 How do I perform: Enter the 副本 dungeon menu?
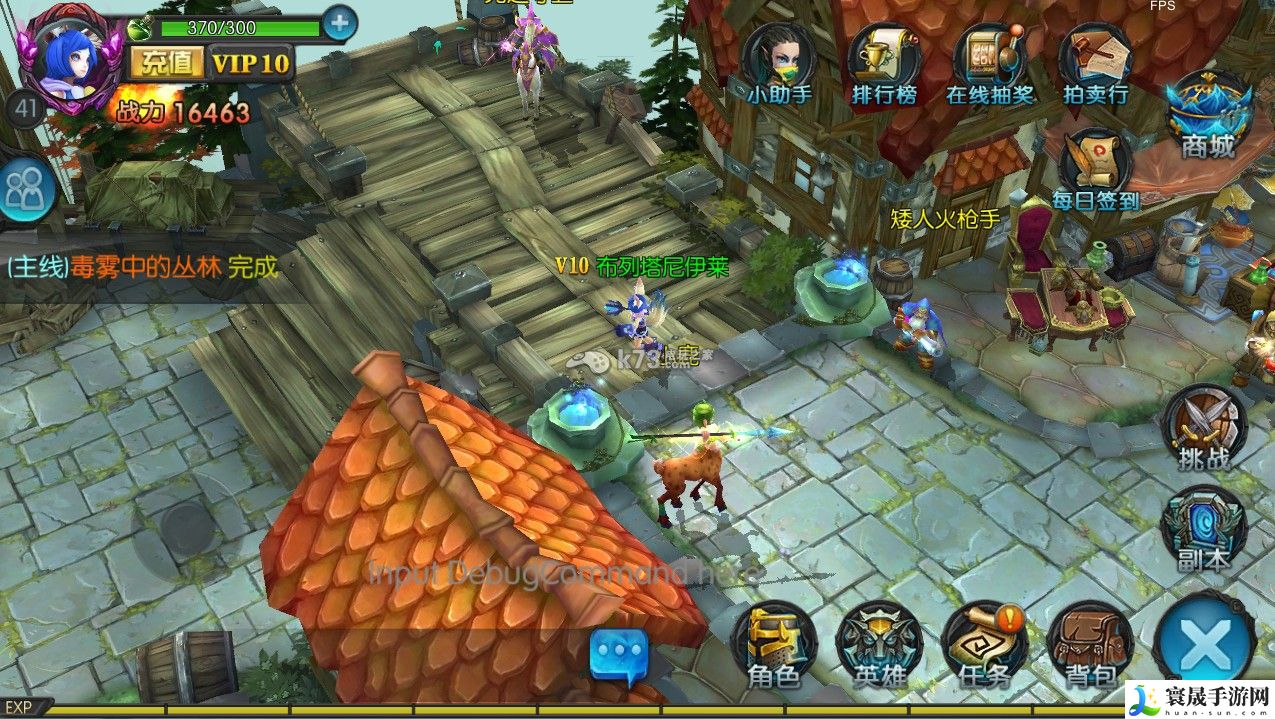[x=1203, y=526]
